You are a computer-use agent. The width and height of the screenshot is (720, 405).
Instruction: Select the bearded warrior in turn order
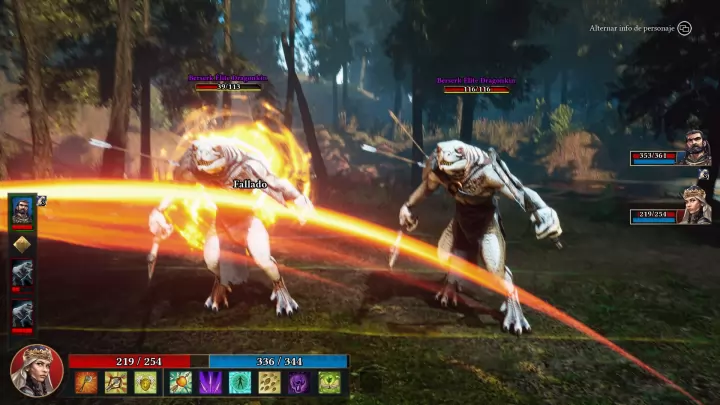click(x=22, y=209)
